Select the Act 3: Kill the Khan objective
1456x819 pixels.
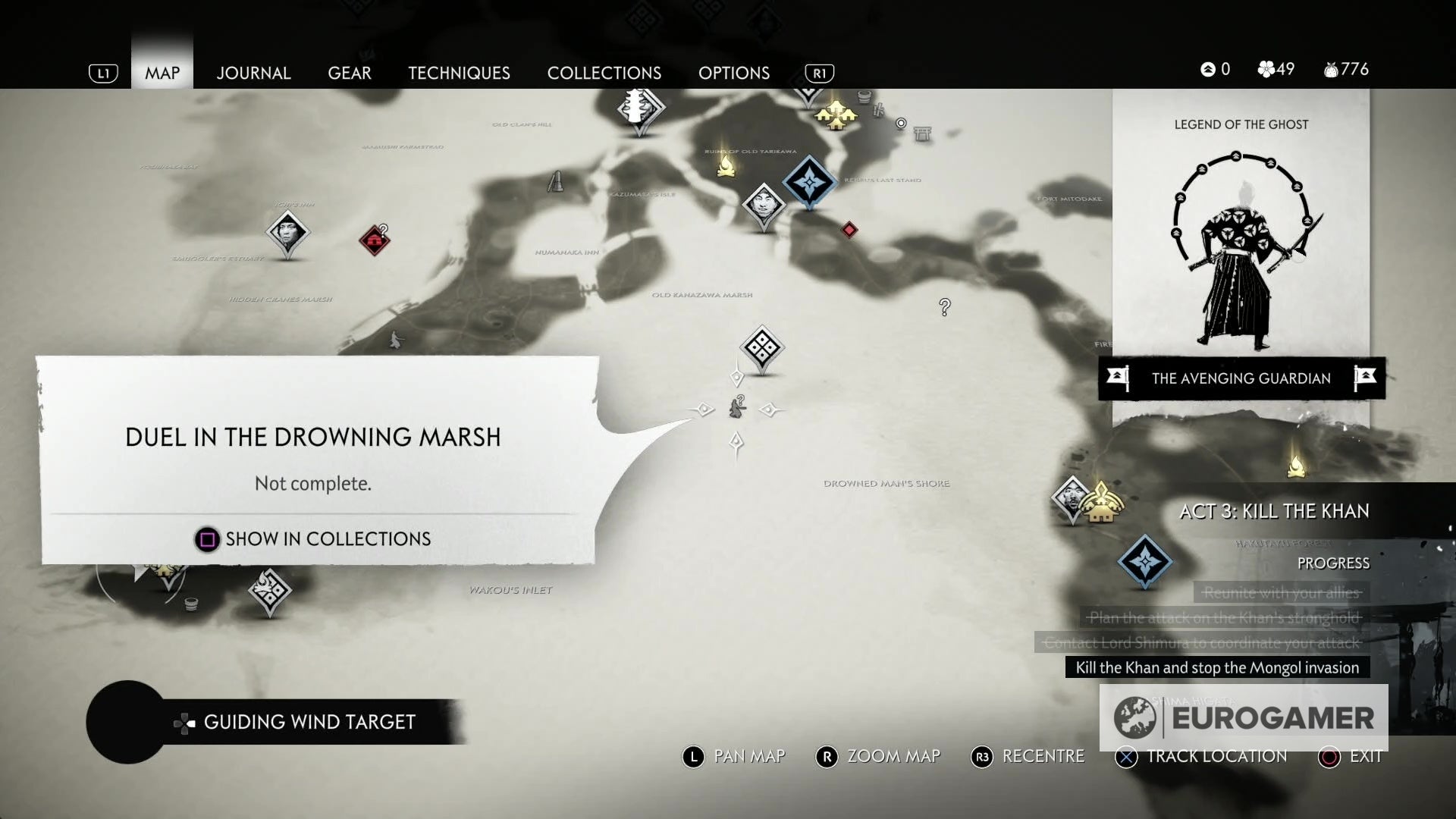pyautogui.click(x=1274, y=511)
